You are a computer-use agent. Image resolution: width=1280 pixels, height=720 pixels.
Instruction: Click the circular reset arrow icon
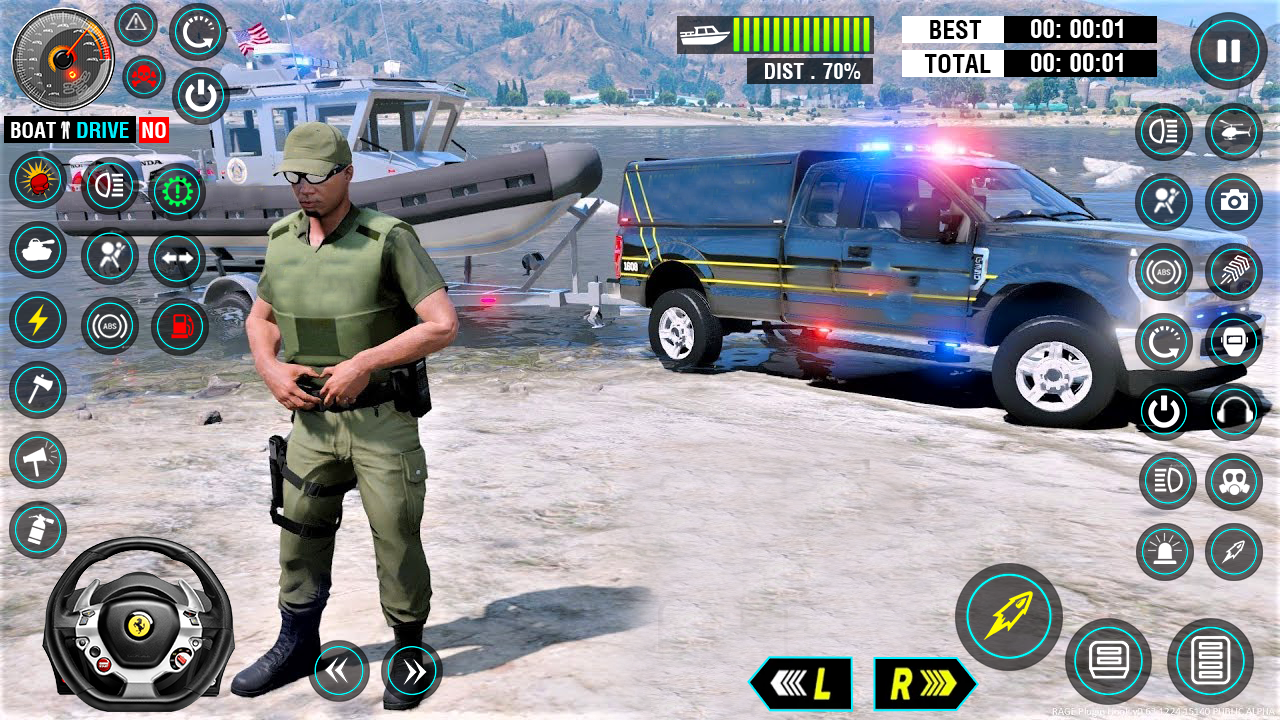pyautogui.click(x=196, y=30)
